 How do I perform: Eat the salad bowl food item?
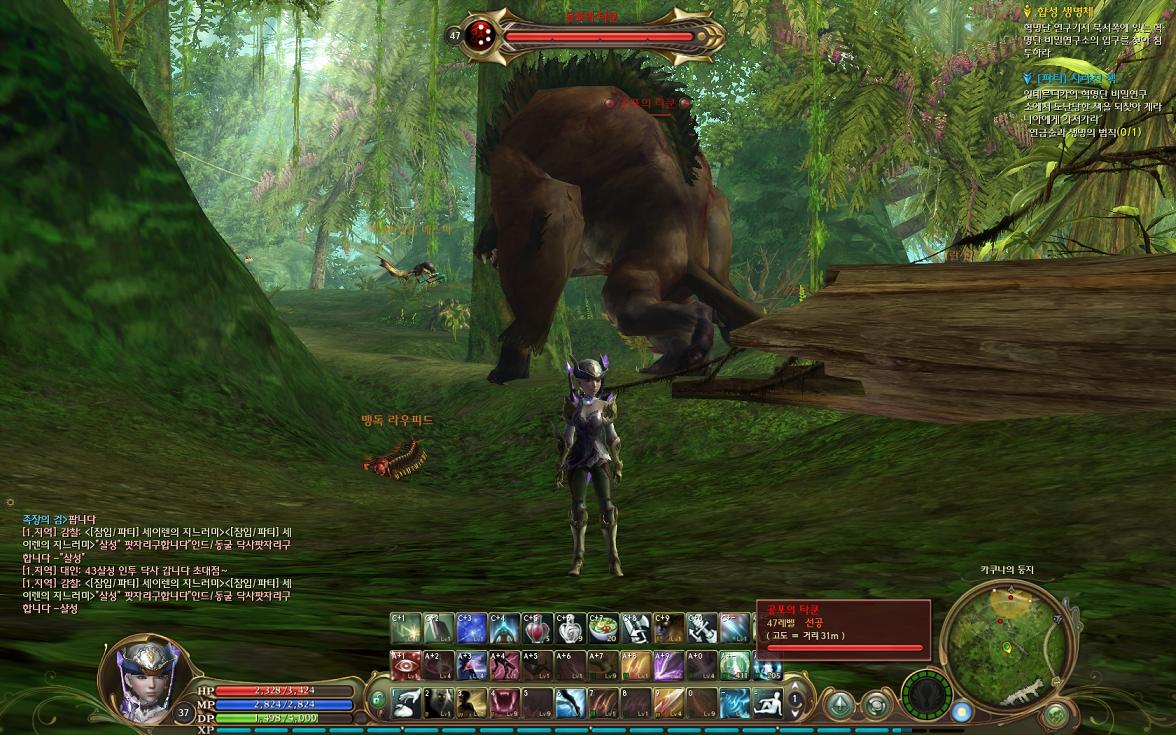click(604, 628)
